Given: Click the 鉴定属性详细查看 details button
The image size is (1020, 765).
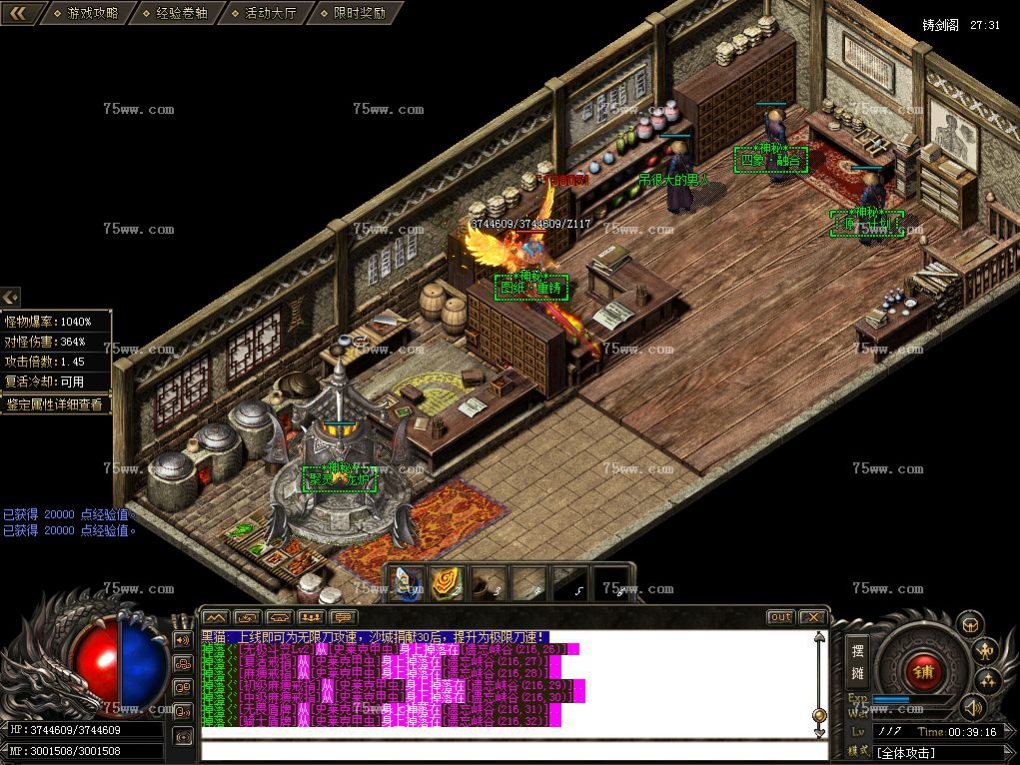Looking at the screenshot, I should (x=55, y=405).
